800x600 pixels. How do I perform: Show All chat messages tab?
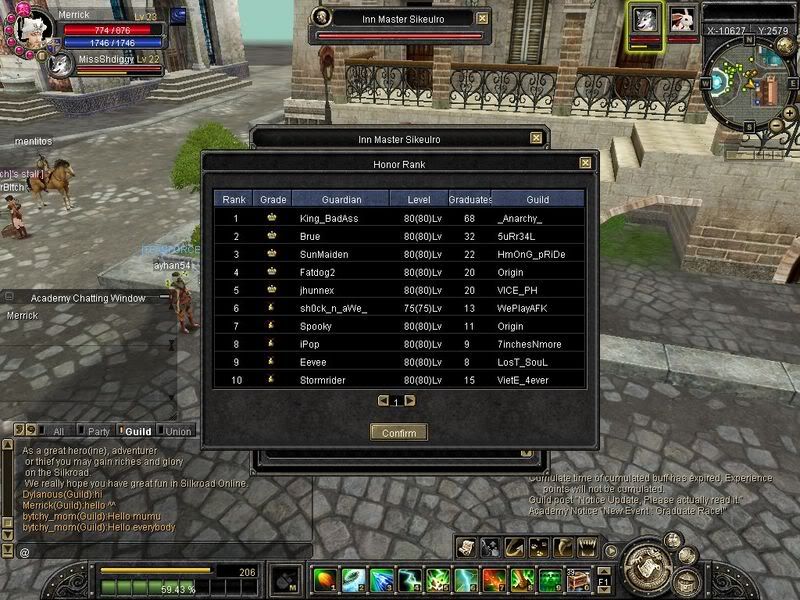point(58,431)
